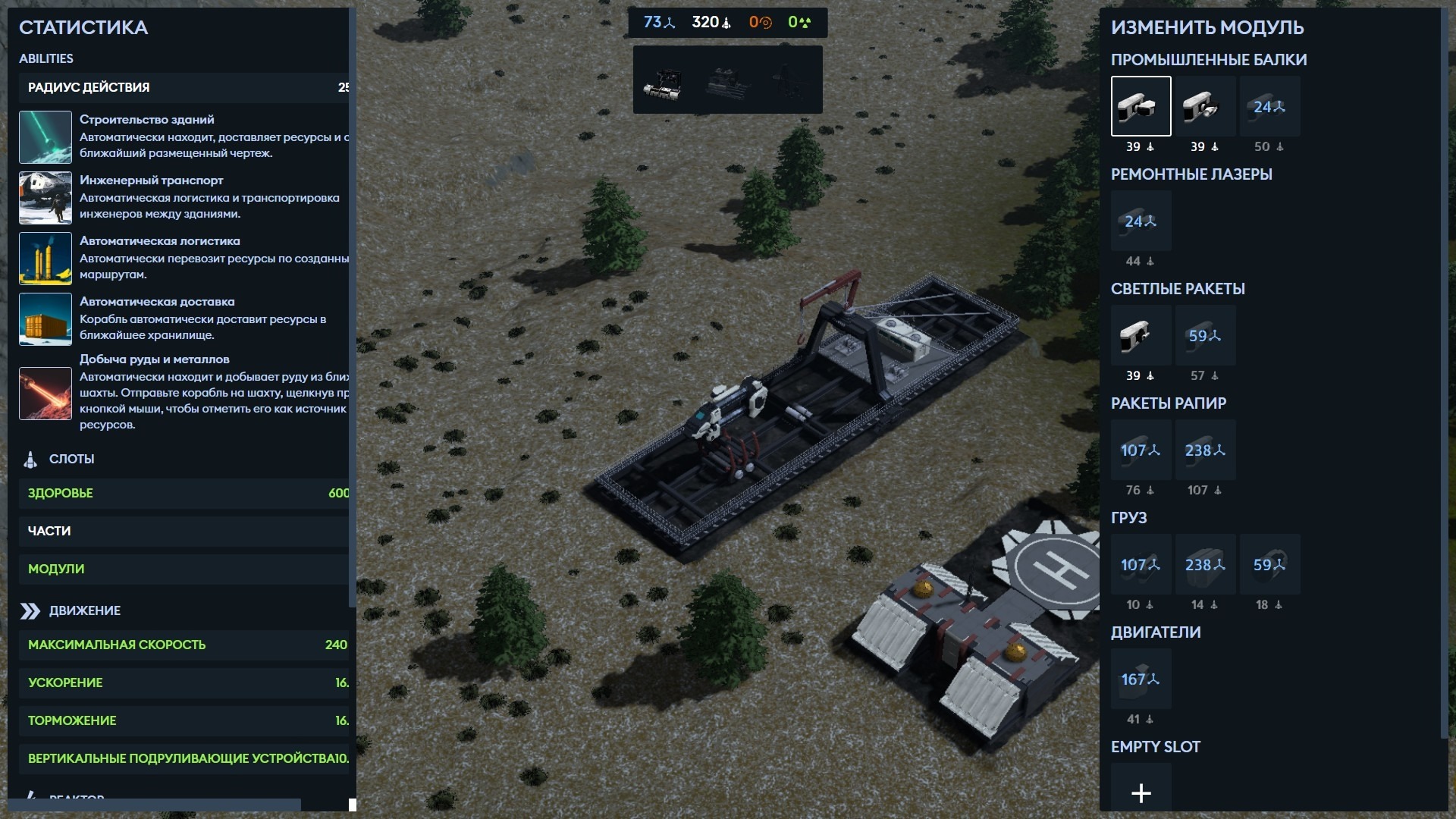Viewport: 1456px width, 819px height.
Task: Click the Автоматическая логистика ability icon
Action: (x=45, y=259)
